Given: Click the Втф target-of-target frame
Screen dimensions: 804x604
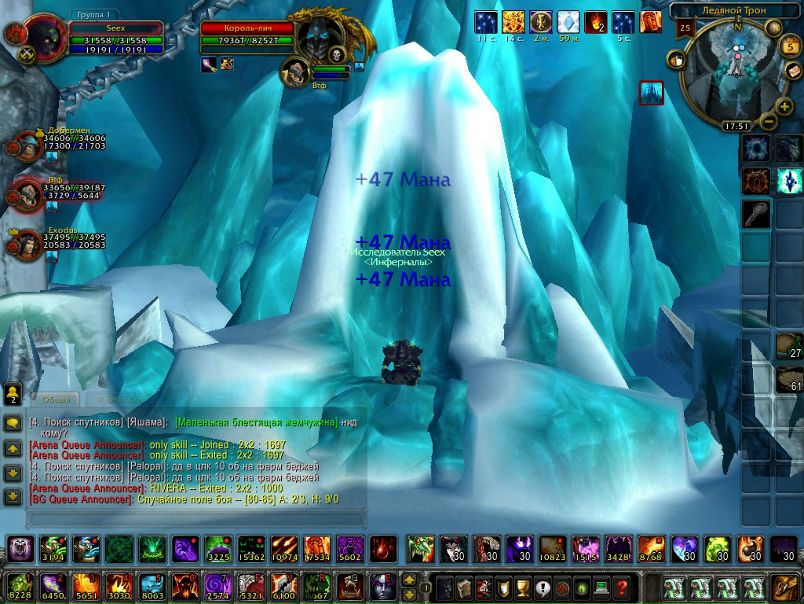Looking at the screenshot, I should tap(296, 72).
